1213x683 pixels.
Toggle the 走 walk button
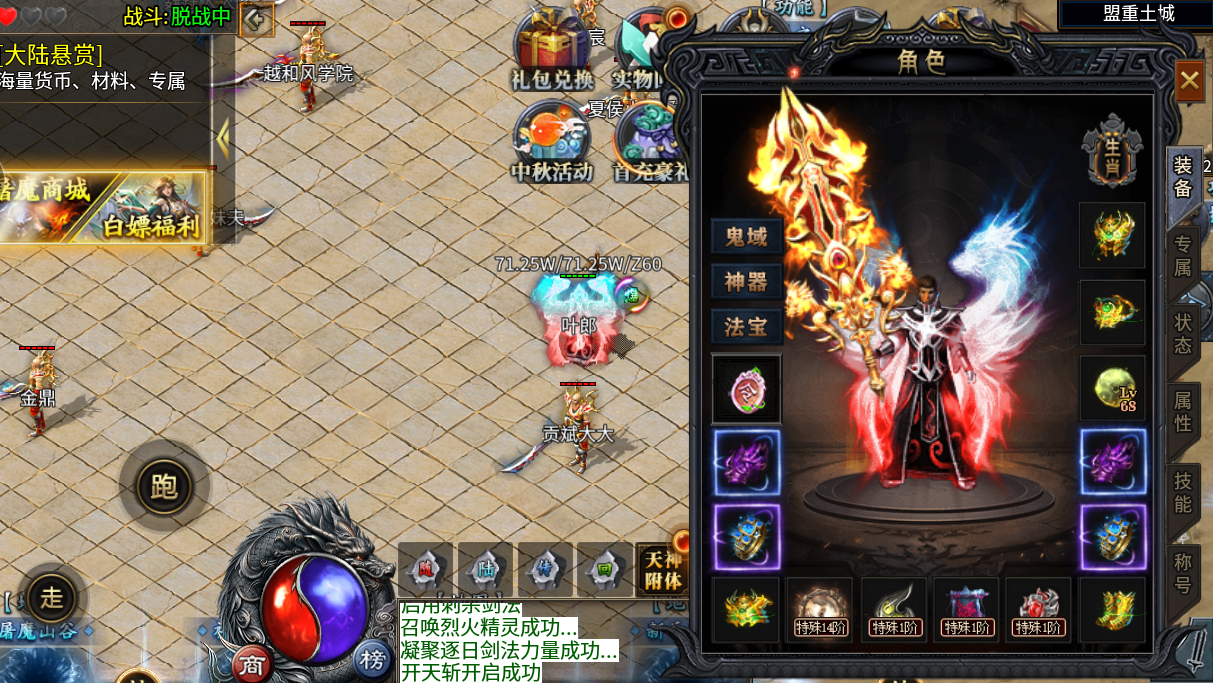pos(51,597)
